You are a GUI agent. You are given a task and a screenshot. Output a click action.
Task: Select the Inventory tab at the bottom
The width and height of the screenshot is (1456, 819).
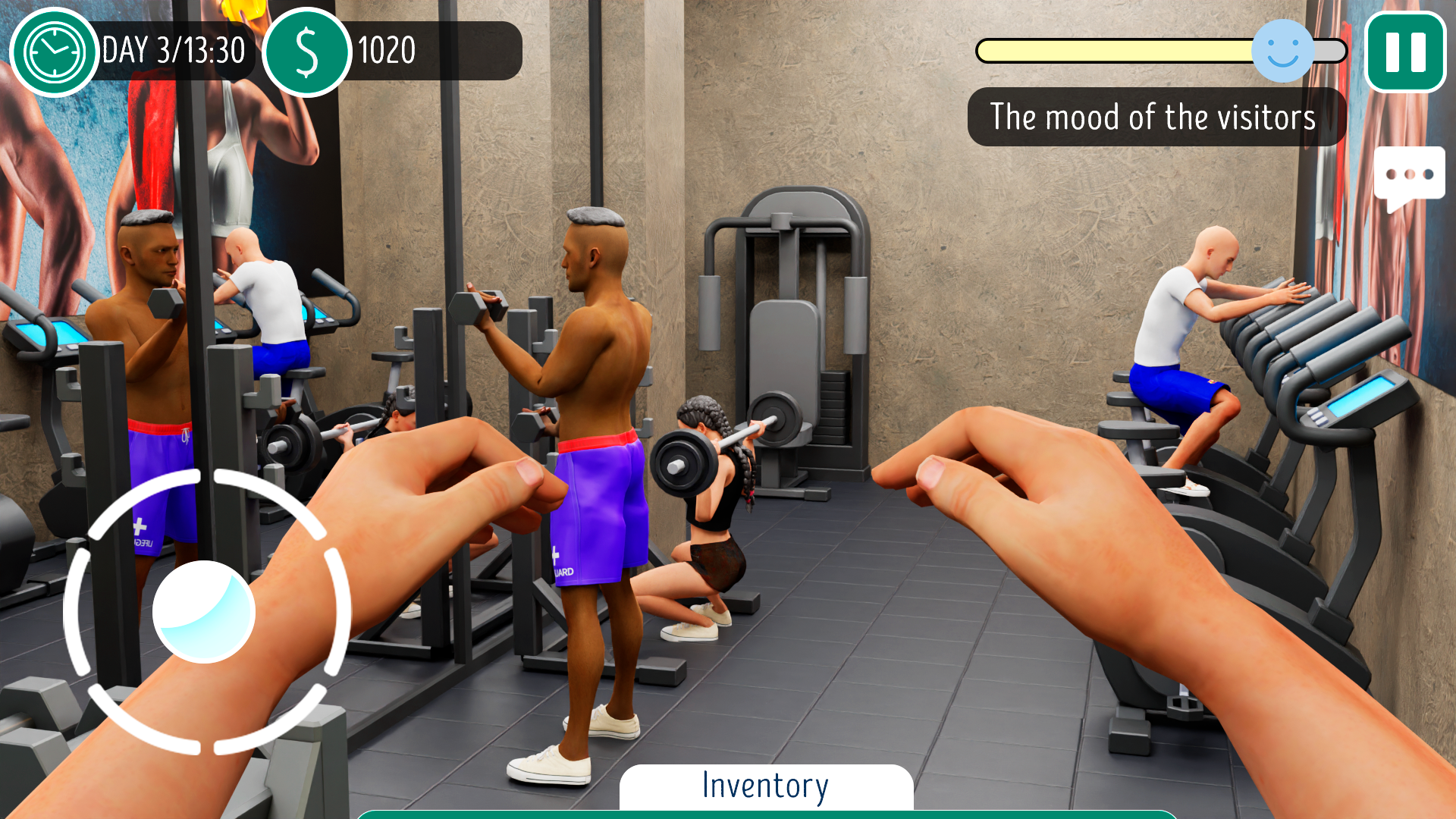click(764, 785)
